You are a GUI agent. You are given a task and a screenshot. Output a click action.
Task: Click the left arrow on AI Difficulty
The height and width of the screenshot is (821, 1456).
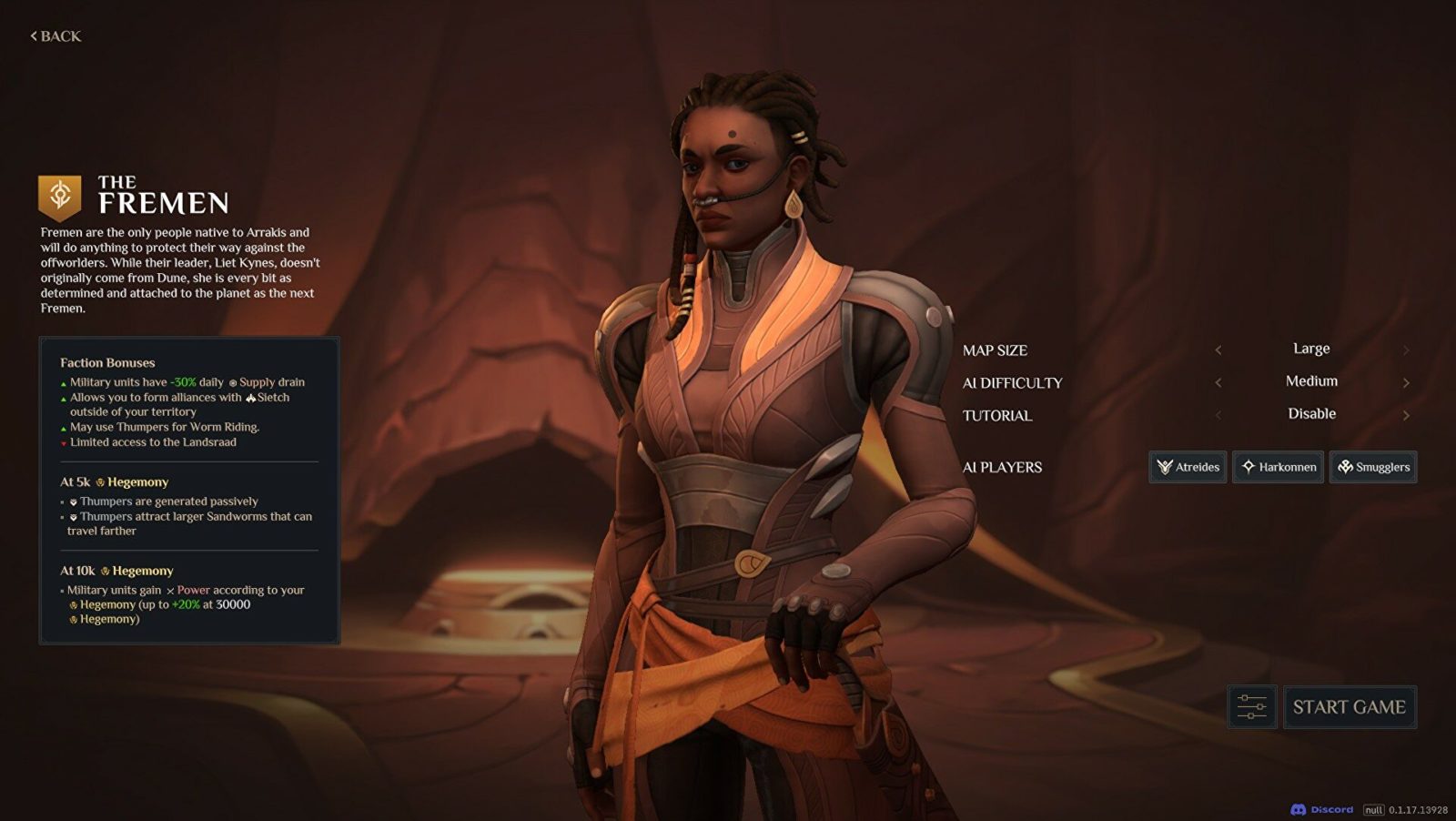tap(1219, 381)
